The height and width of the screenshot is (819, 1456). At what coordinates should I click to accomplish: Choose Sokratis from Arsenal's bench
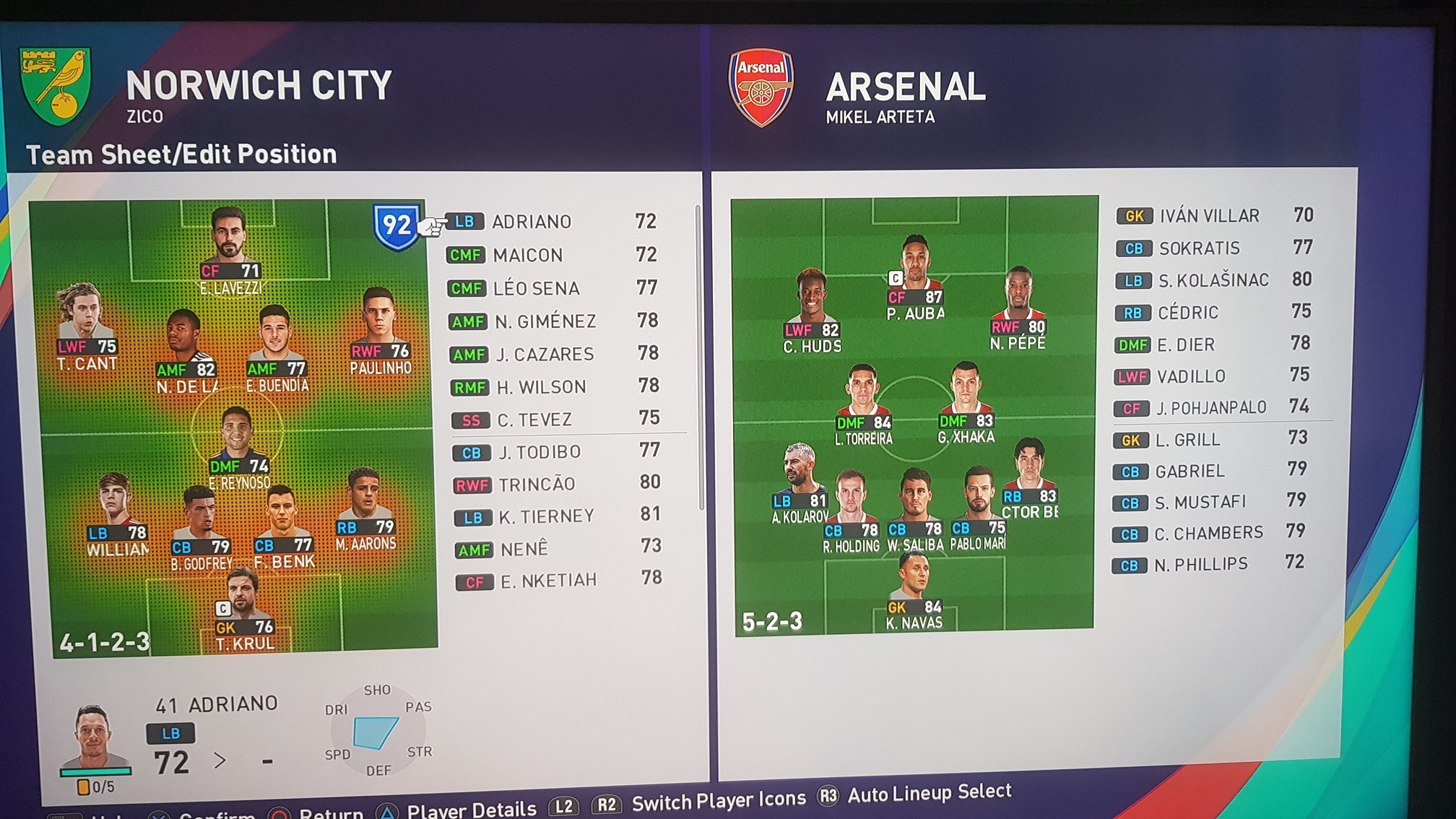[1199, 248]
